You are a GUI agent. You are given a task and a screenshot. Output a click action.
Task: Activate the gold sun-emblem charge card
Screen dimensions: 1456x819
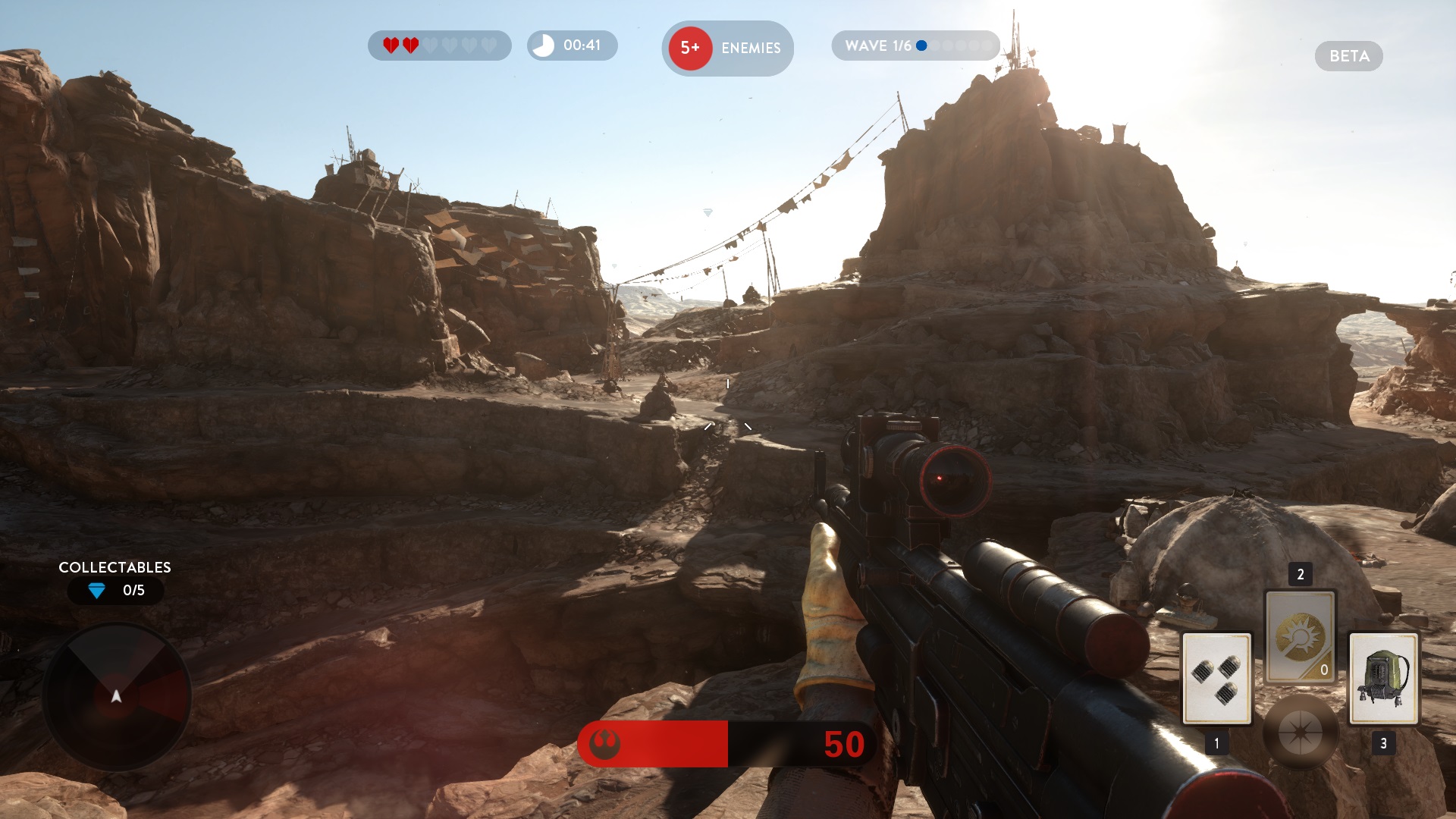pyautogui.click(x=1300, y=637)
